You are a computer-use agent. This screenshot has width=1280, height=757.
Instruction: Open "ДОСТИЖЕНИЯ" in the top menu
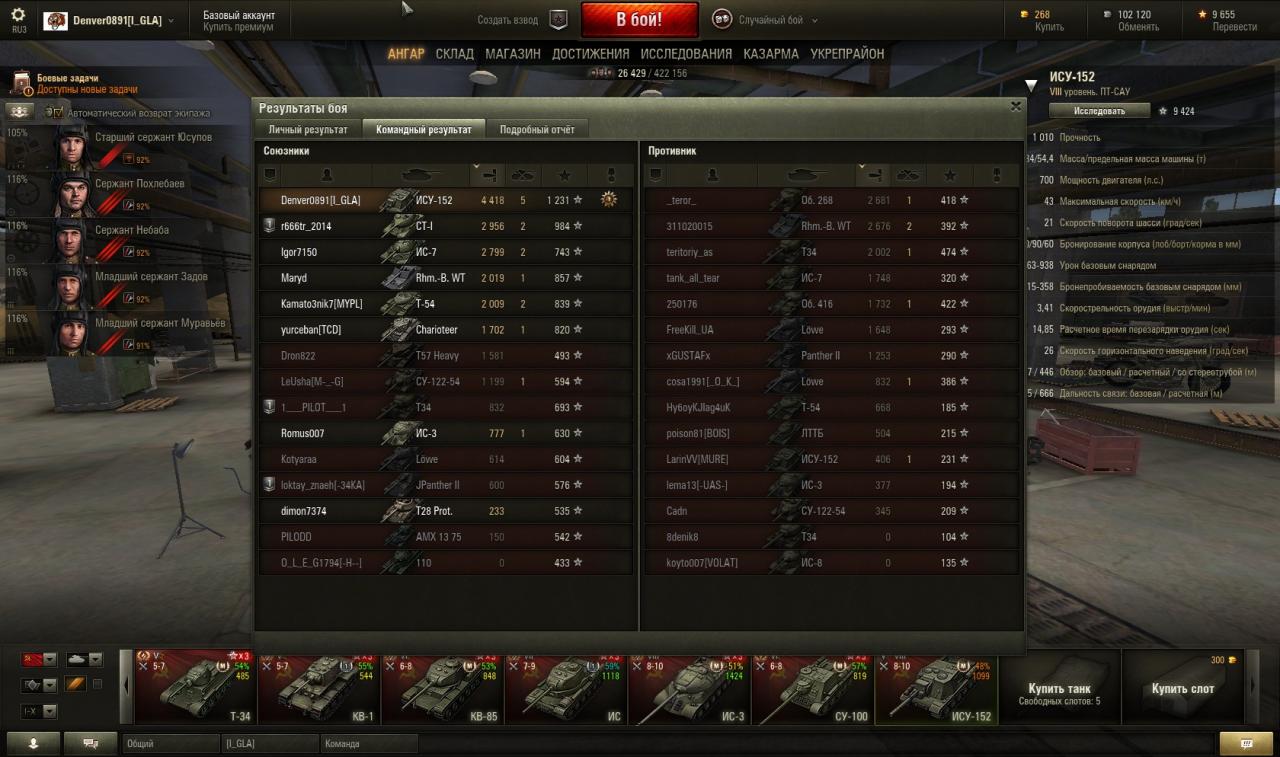coord(591,54)
